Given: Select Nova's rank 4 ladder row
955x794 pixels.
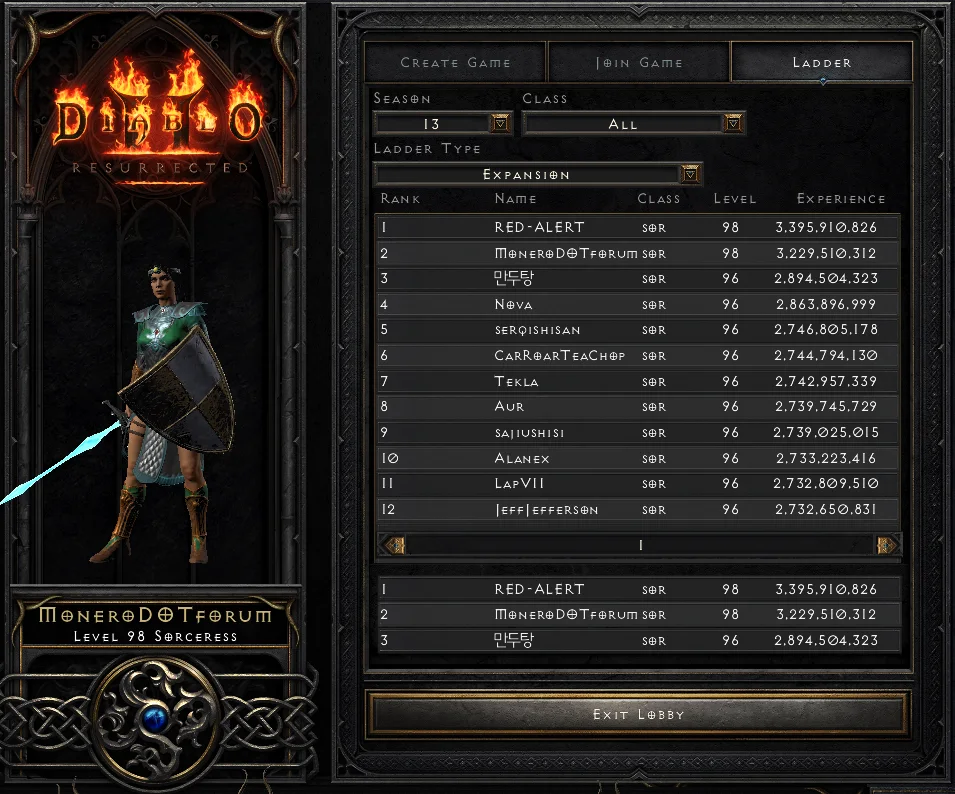Looking at the screenshot, I should 638,304.
